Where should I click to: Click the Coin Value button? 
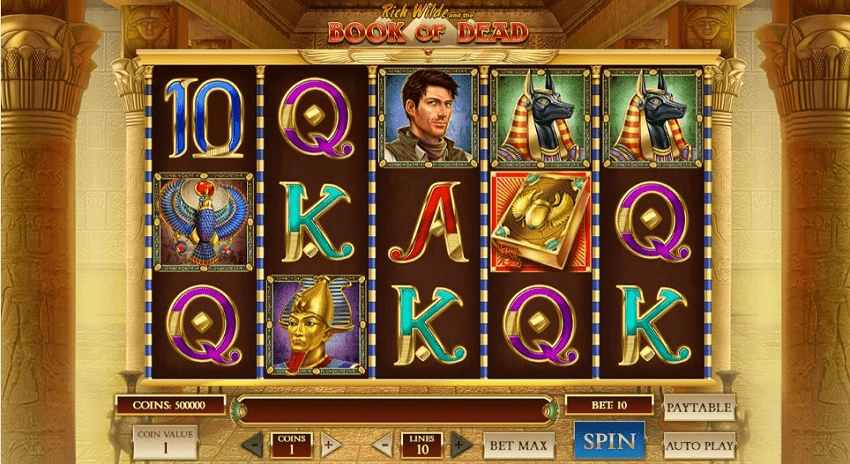[x=165, y=441]
